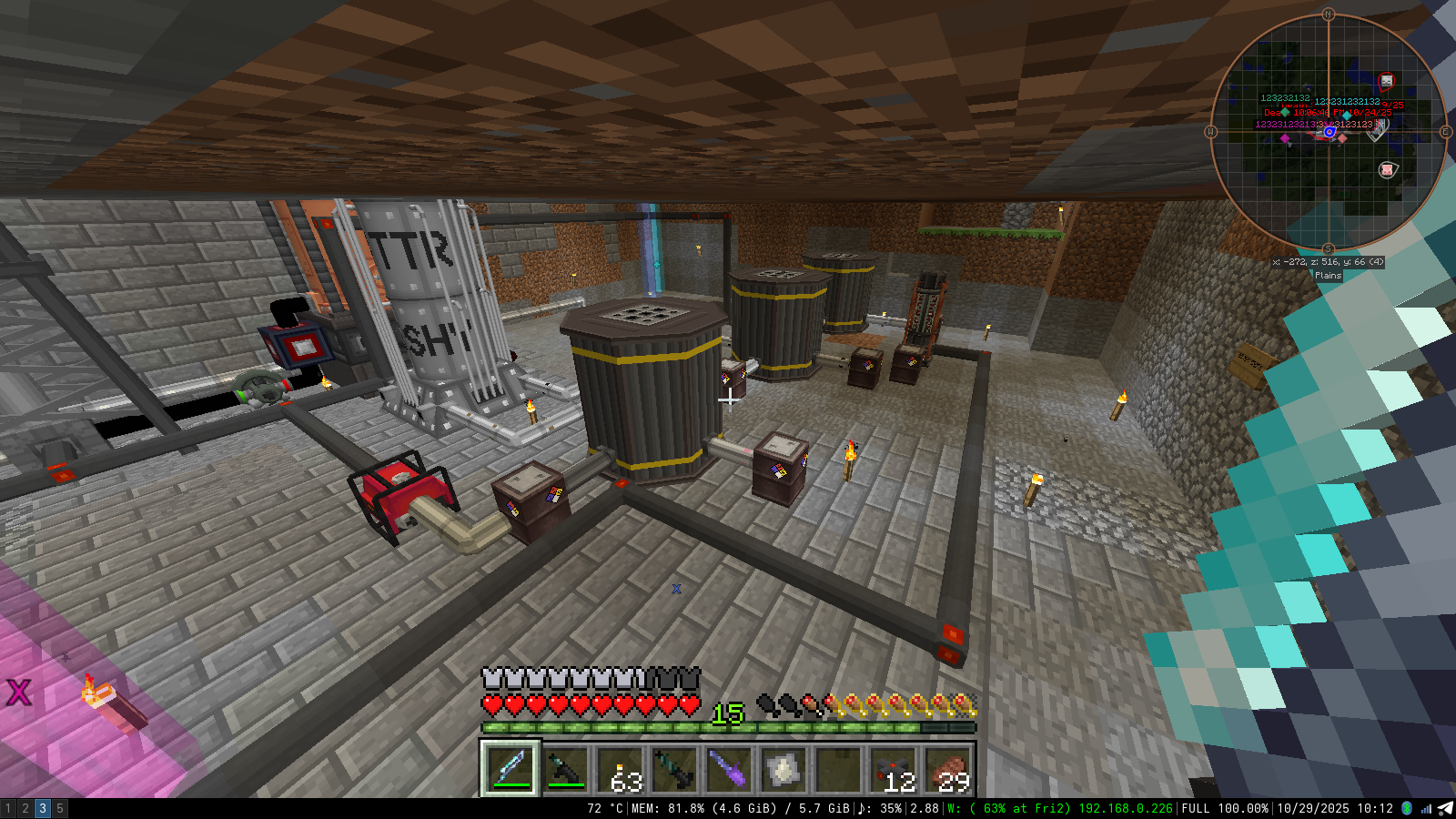Switch to workspace 5 in the status bar
The image size is (1456, 819).
pyautogui.click(x=60, y=808)
